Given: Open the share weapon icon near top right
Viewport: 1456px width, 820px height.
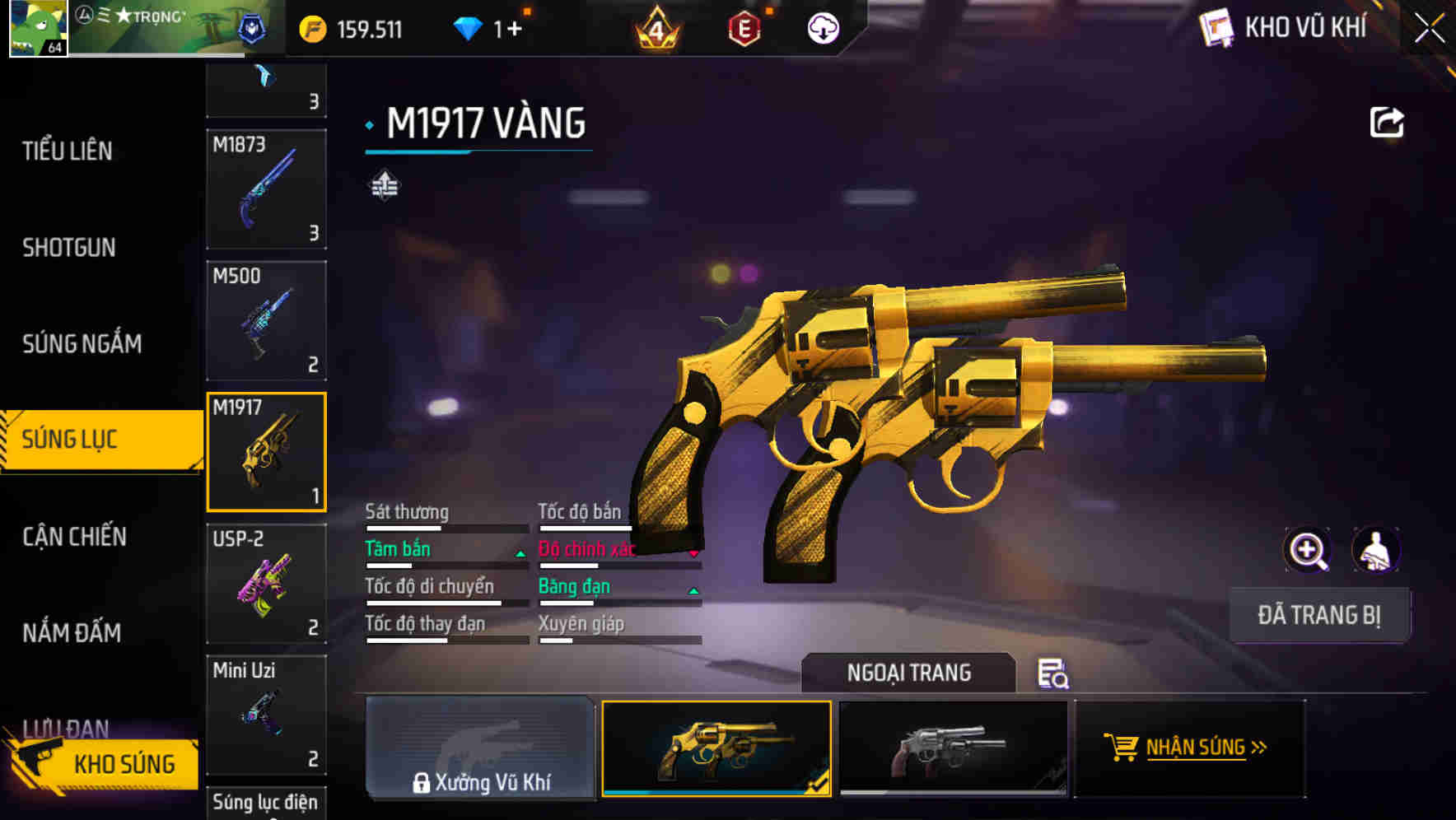Looking at the screenshot, I should coord(1388,121).
